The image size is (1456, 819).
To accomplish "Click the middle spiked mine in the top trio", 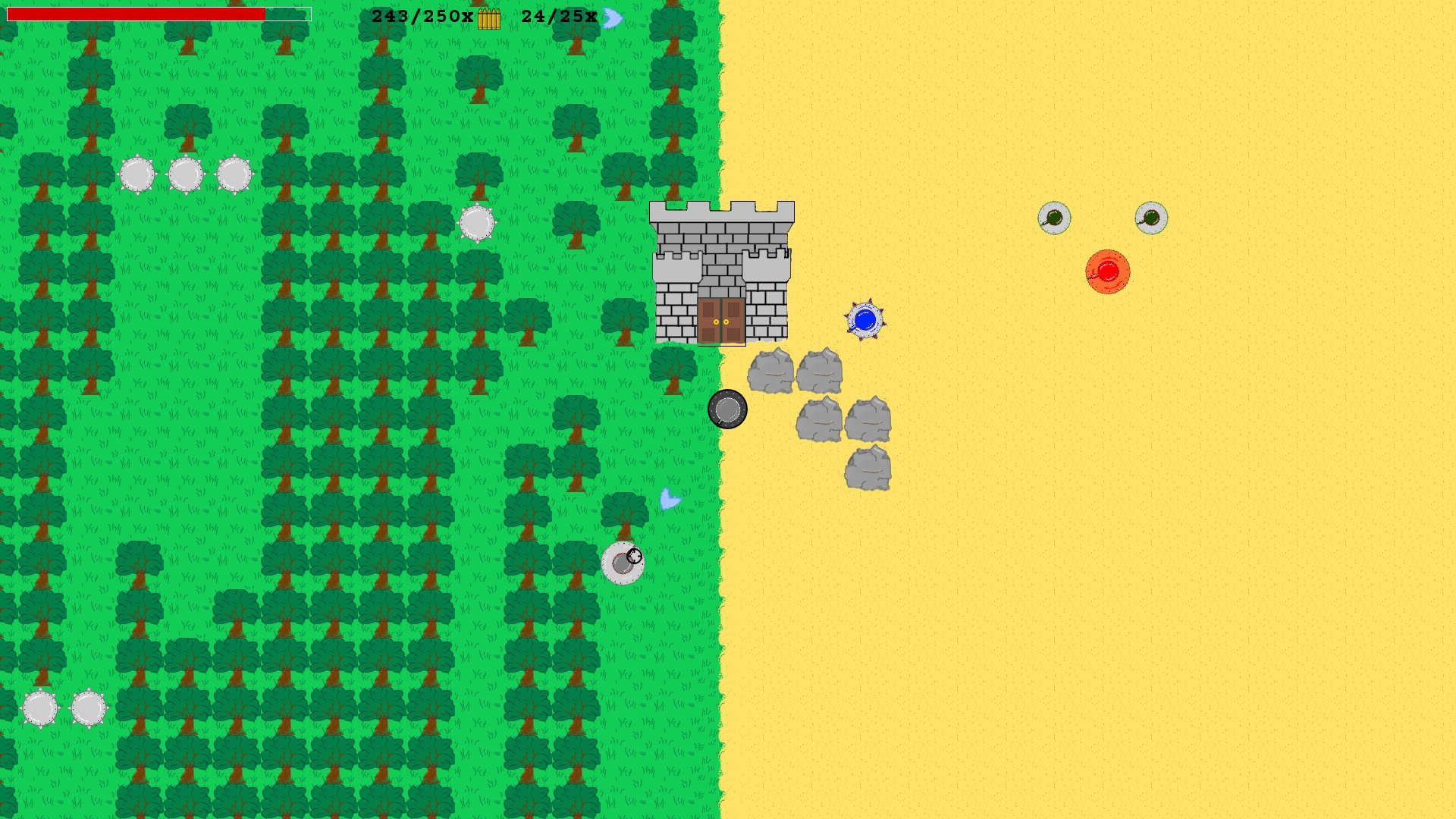I will pyautogui.click(x=184, y=174).
